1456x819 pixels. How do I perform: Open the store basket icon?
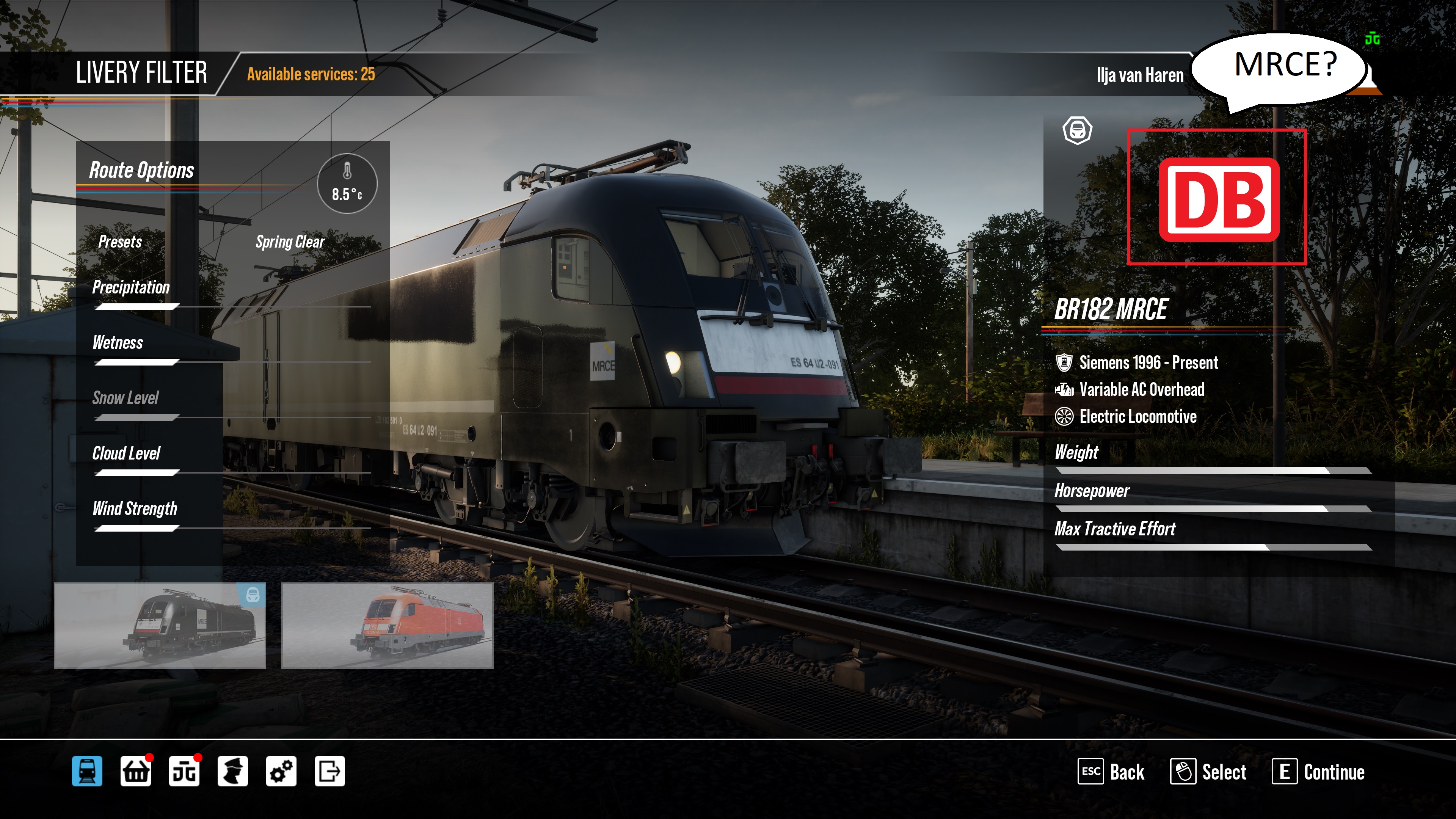136,771
